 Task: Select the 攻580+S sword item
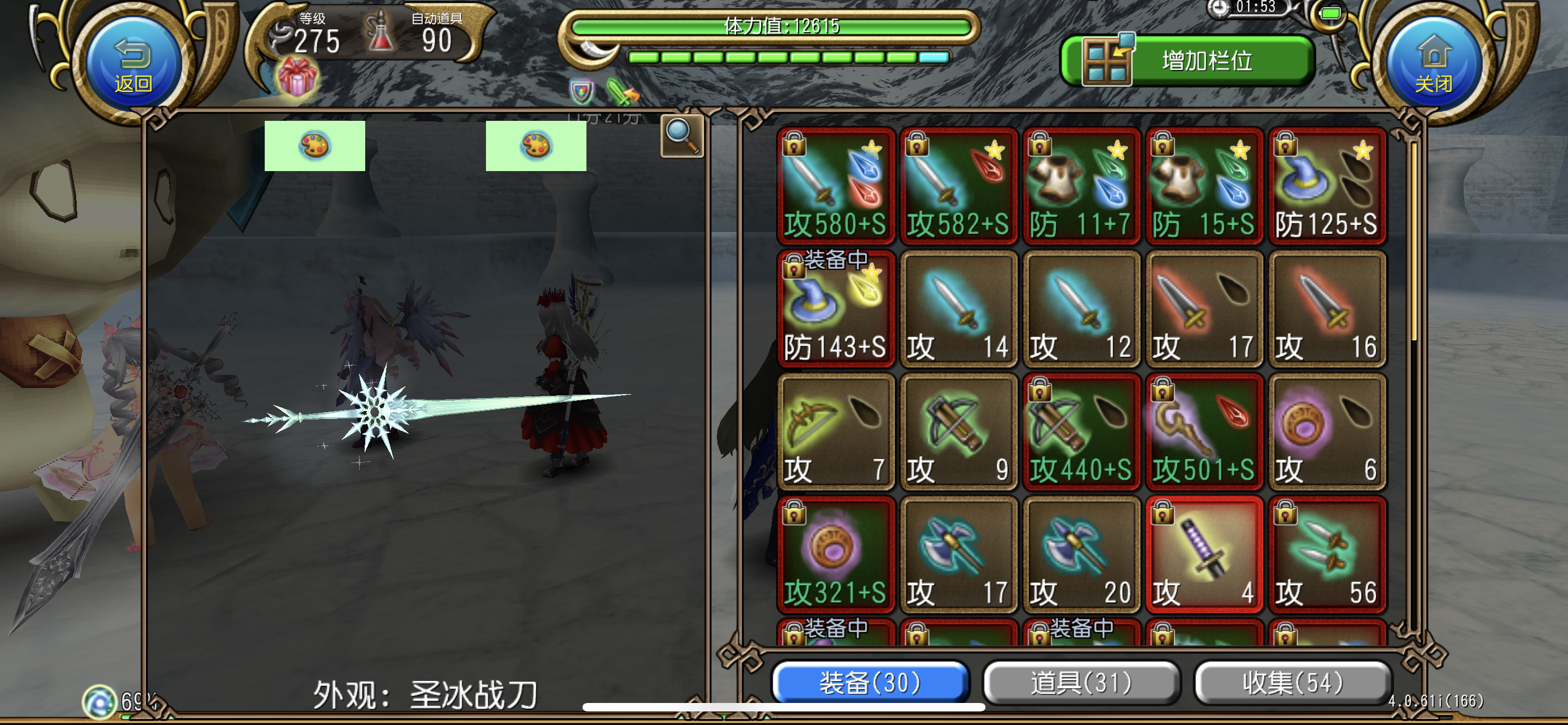[x=836, y=186]
